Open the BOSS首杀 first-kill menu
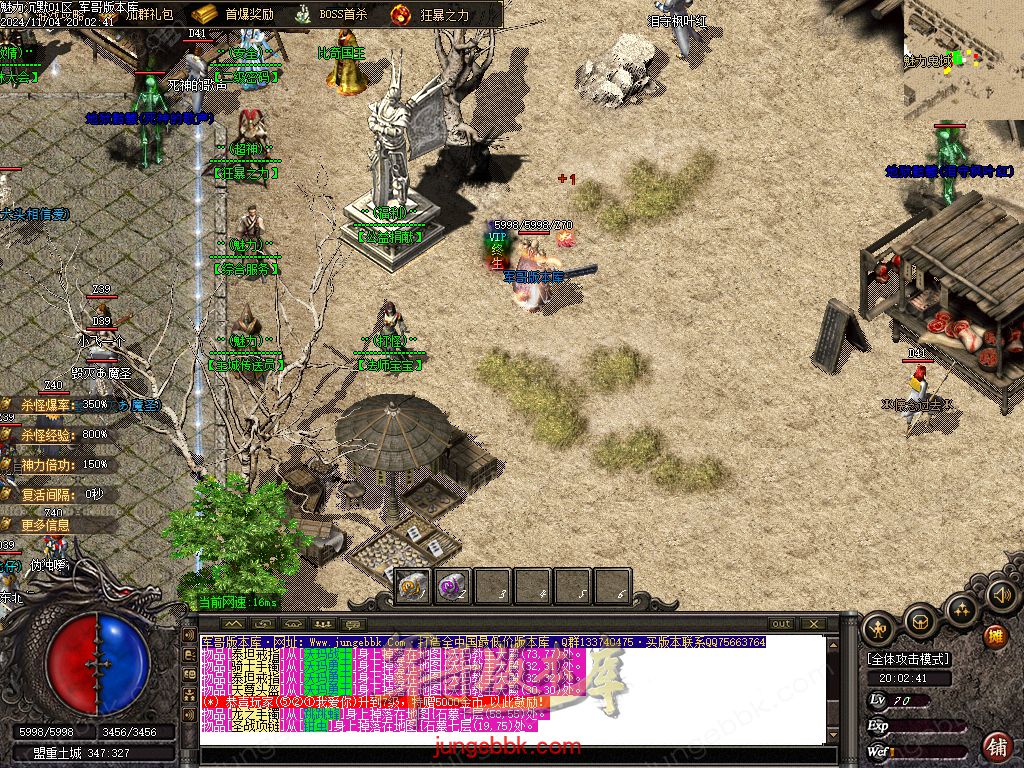Screen dimensions: 1024x768 coord(331,14)
